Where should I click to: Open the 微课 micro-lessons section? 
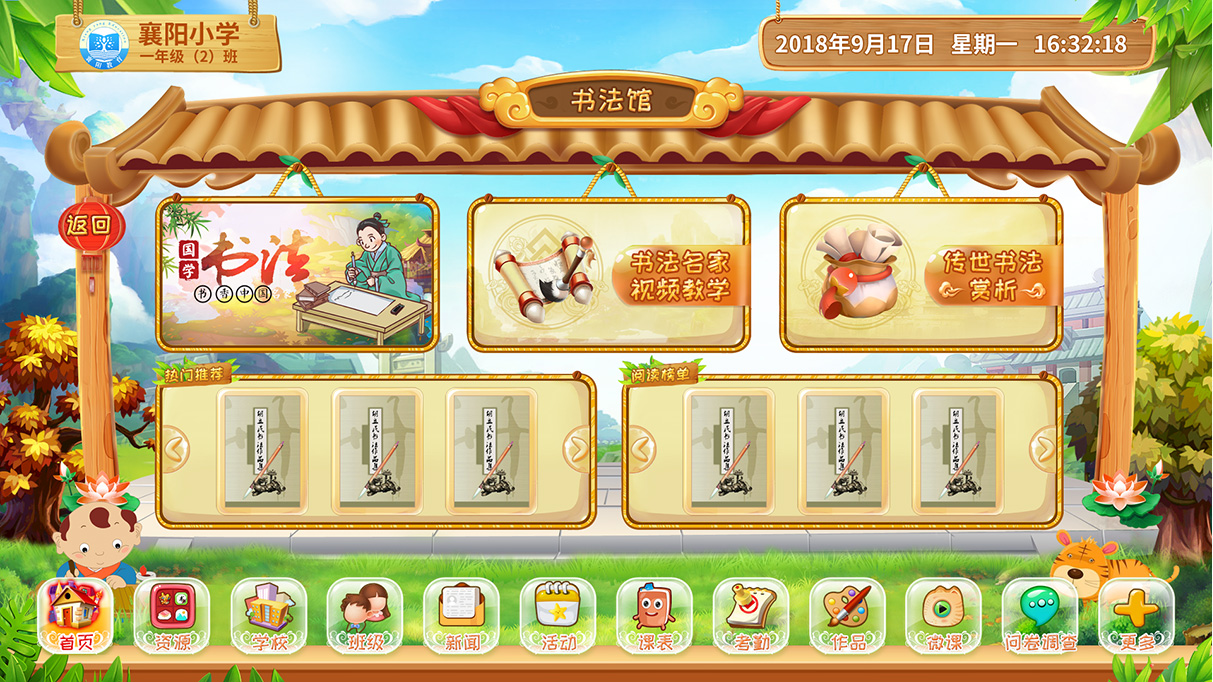tap(943, 616)
